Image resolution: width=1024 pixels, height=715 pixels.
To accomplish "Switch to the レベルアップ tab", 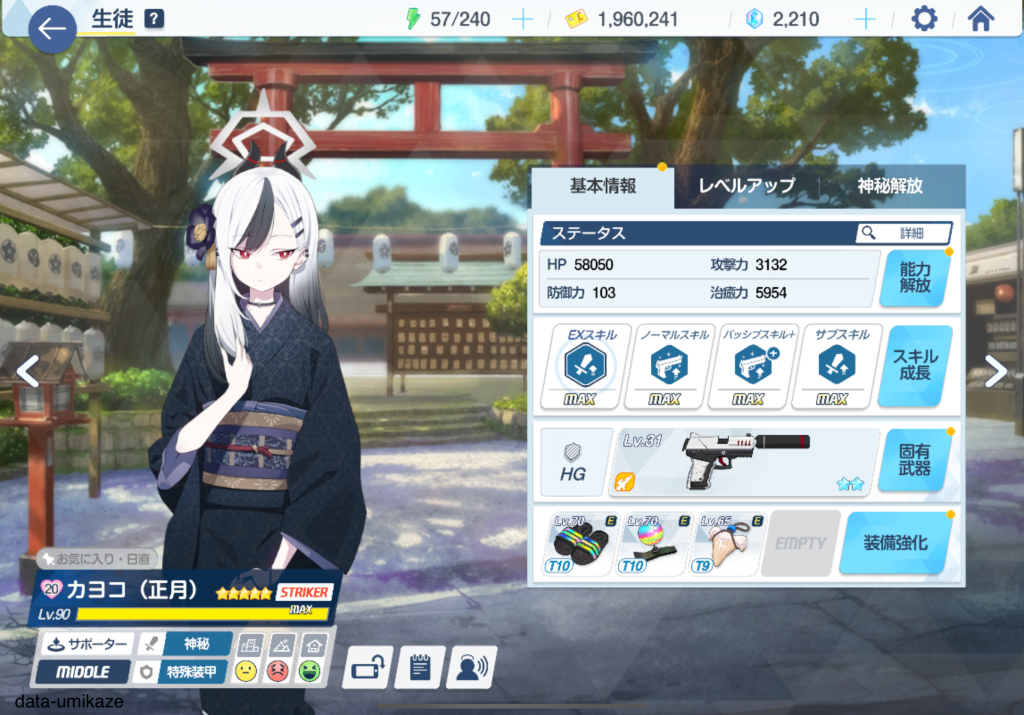I will point(746,186).
